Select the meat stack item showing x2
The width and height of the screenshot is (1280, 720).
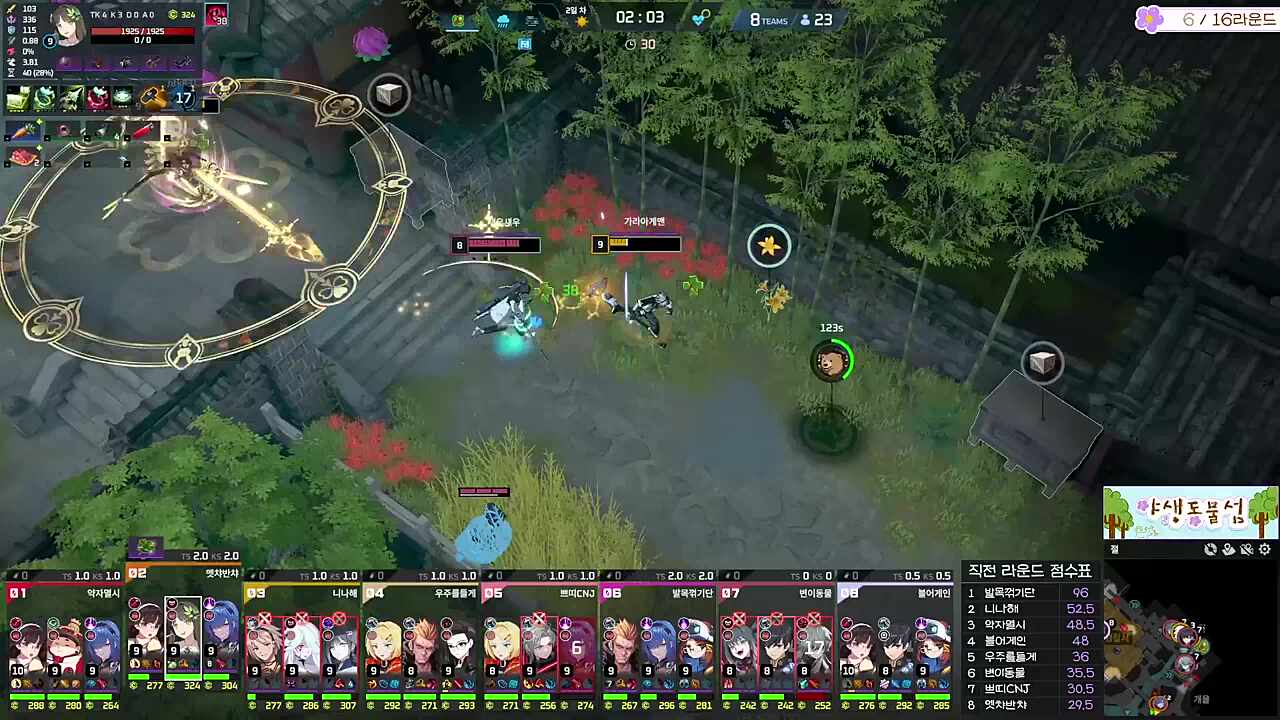[x=22, y=154]
